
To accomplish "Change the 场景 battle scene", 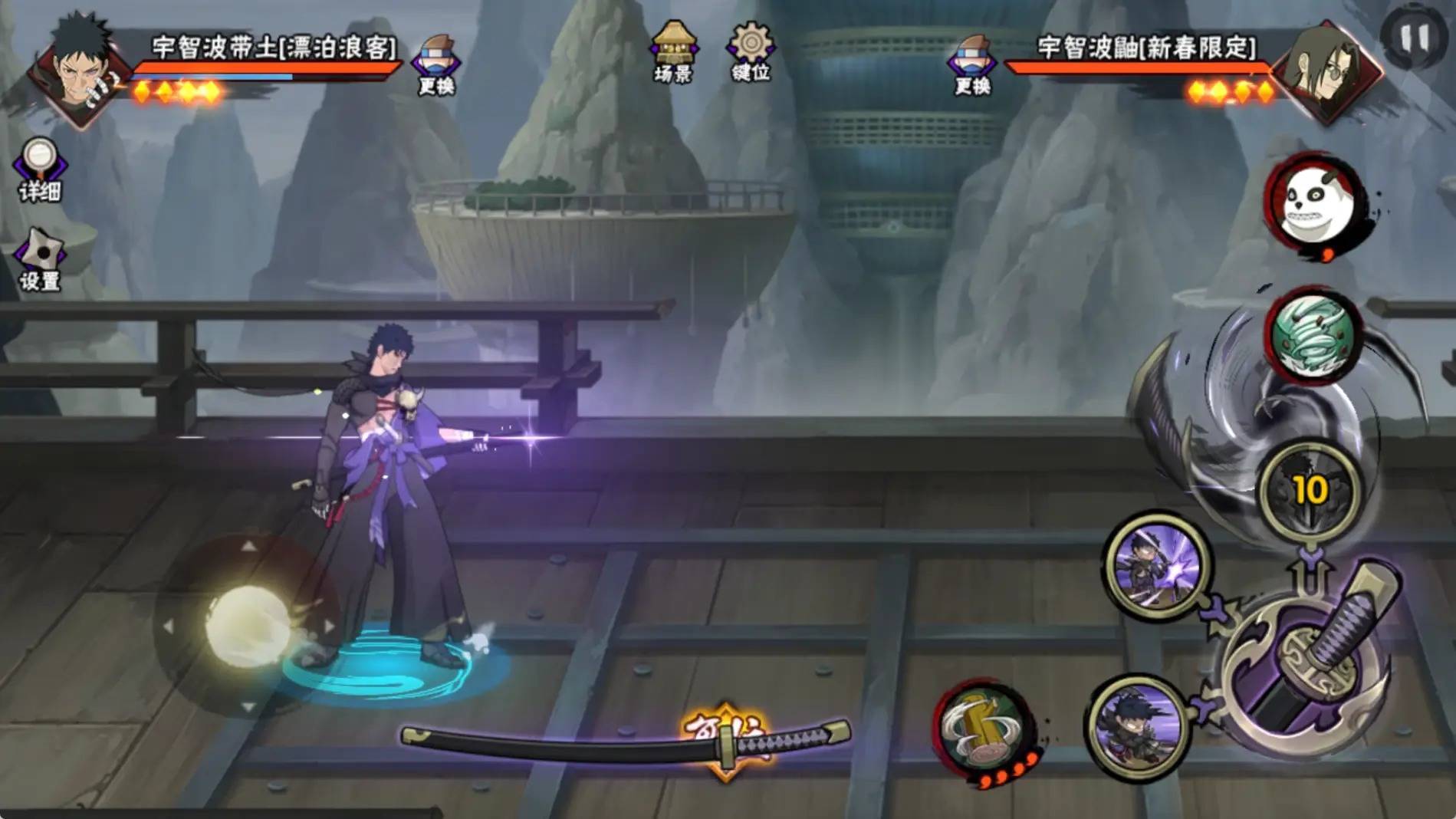I will [673, 52].
